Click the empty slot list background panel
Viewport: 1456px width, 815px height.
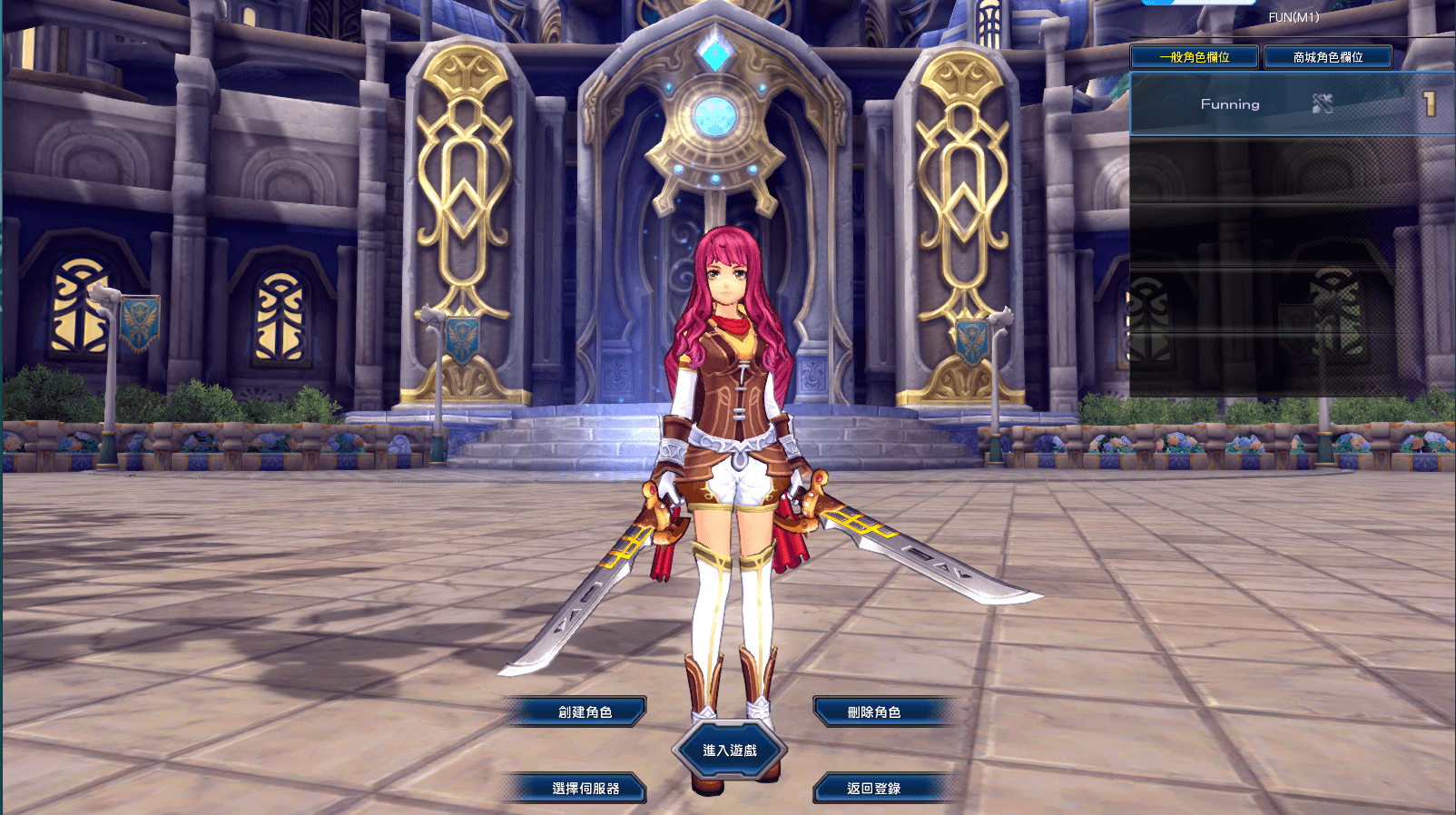point(1289,272)
